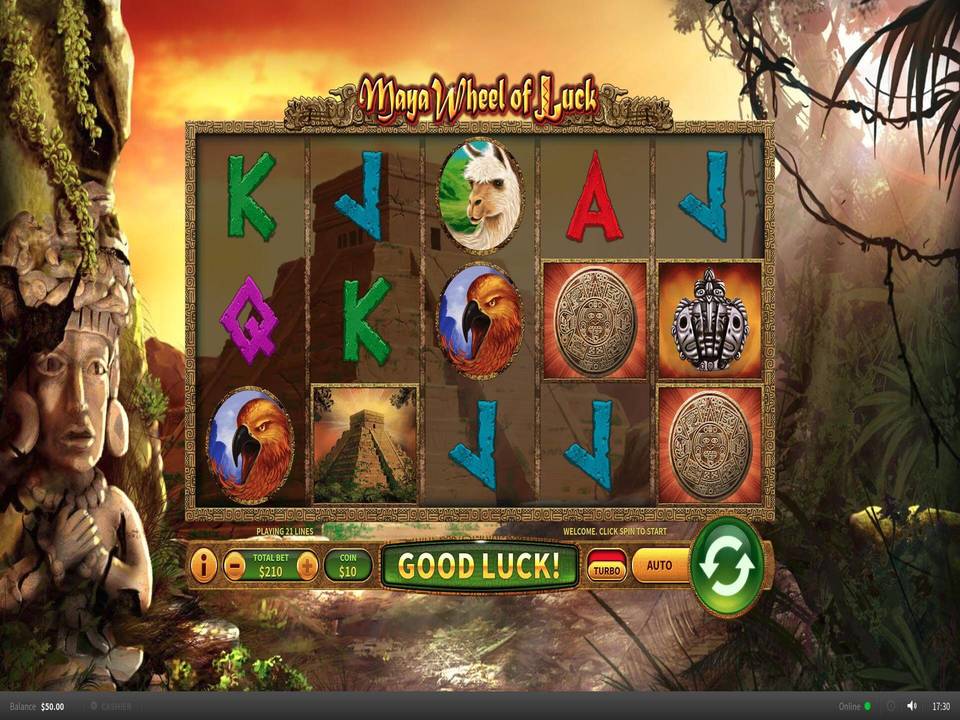Mute sound via the speaker icon
This screenshot has height=720, width=960.
912,706
